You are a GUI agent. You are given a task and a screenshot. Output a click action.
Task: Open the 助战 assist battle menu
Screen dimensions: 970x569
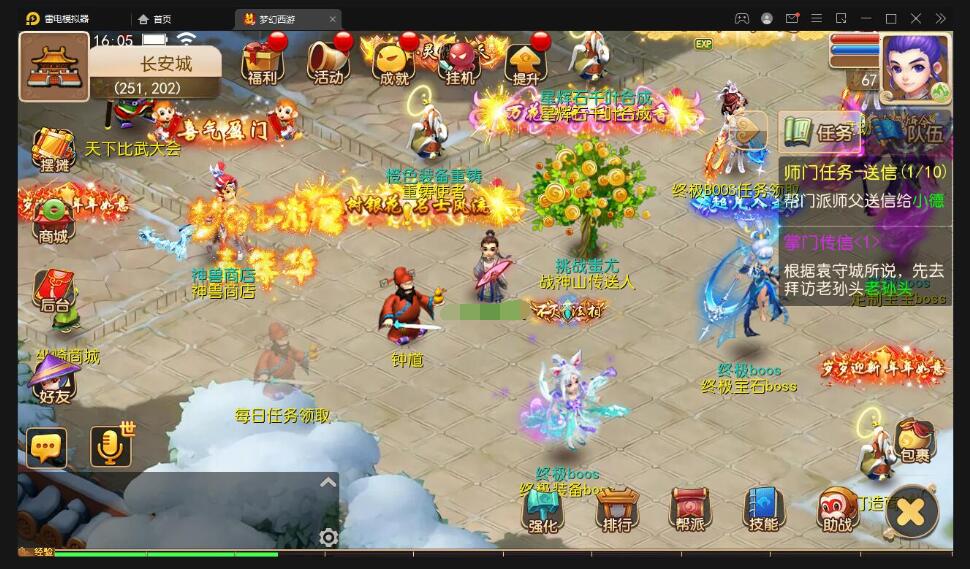837,510
